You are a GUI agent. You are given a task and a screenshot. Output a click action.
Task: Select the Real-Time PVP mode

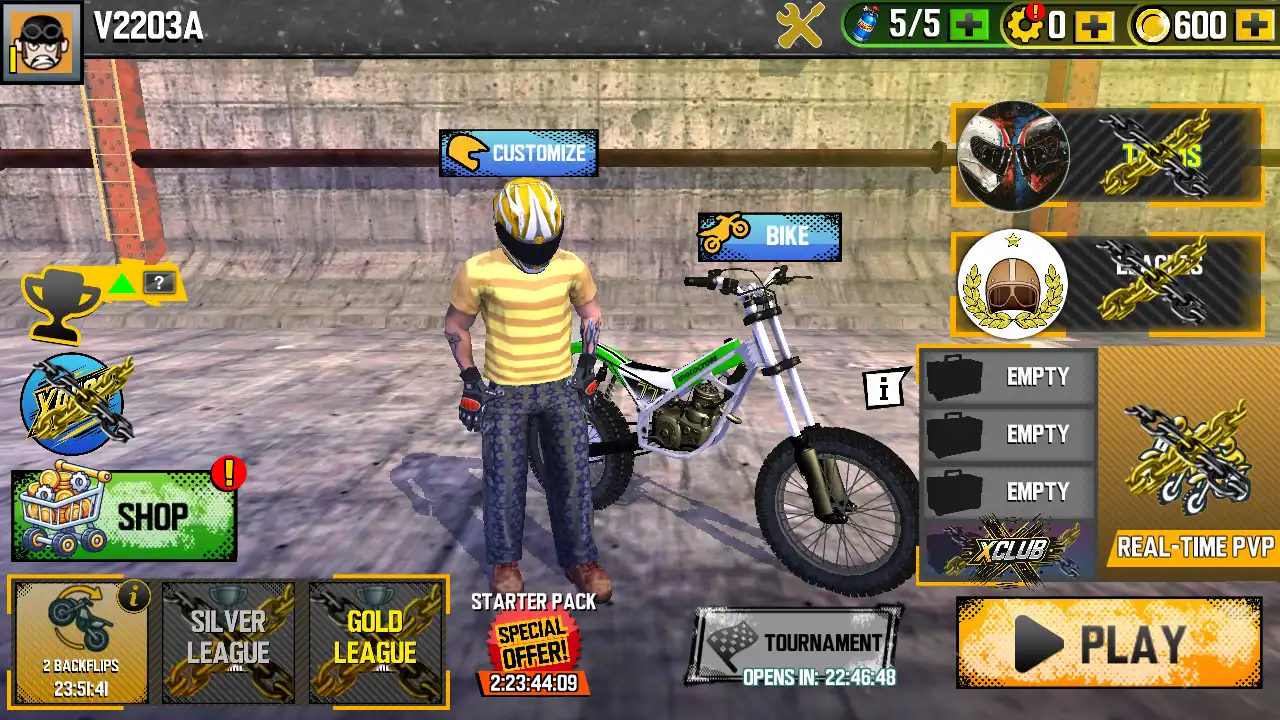tap(1190, 464)
